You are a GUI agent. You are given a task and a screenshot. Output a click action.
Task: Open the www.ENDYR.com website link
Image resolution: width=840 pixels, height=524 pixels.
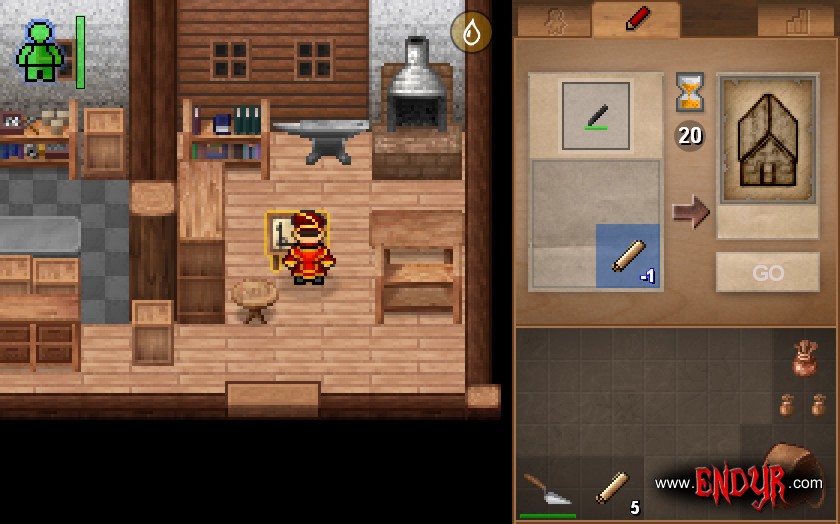738,483
